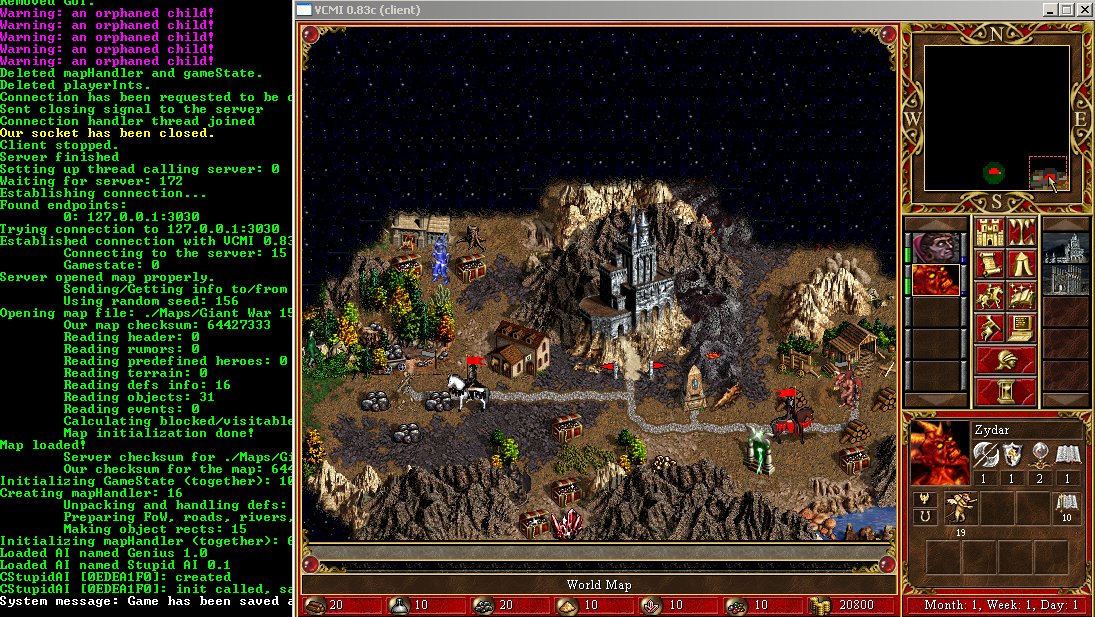1095x617 pixels.
Task: Open System Options computer button
Action: (x=1021, y=329)
